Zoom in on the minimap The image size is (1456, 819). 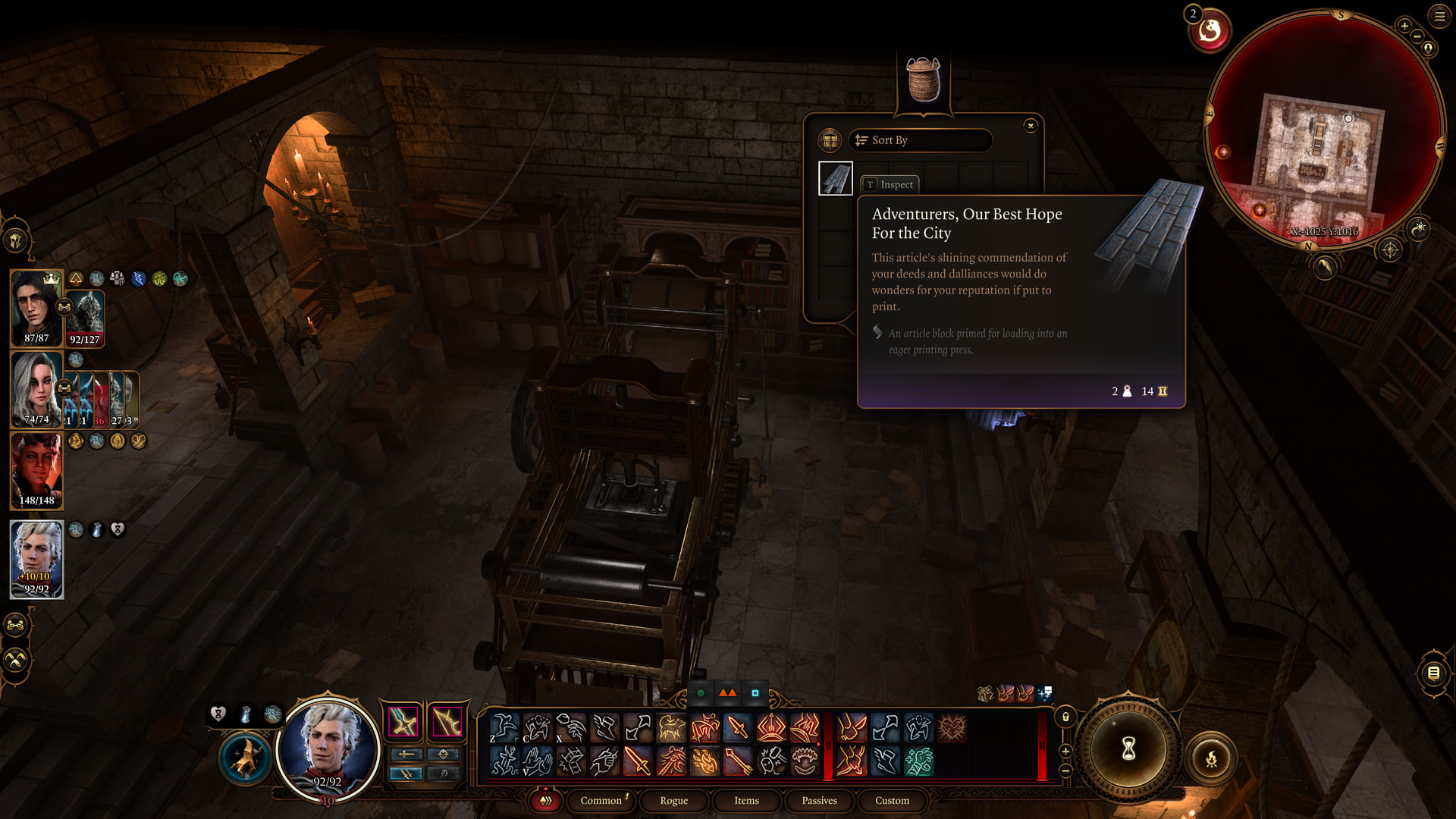[1404, 26]
